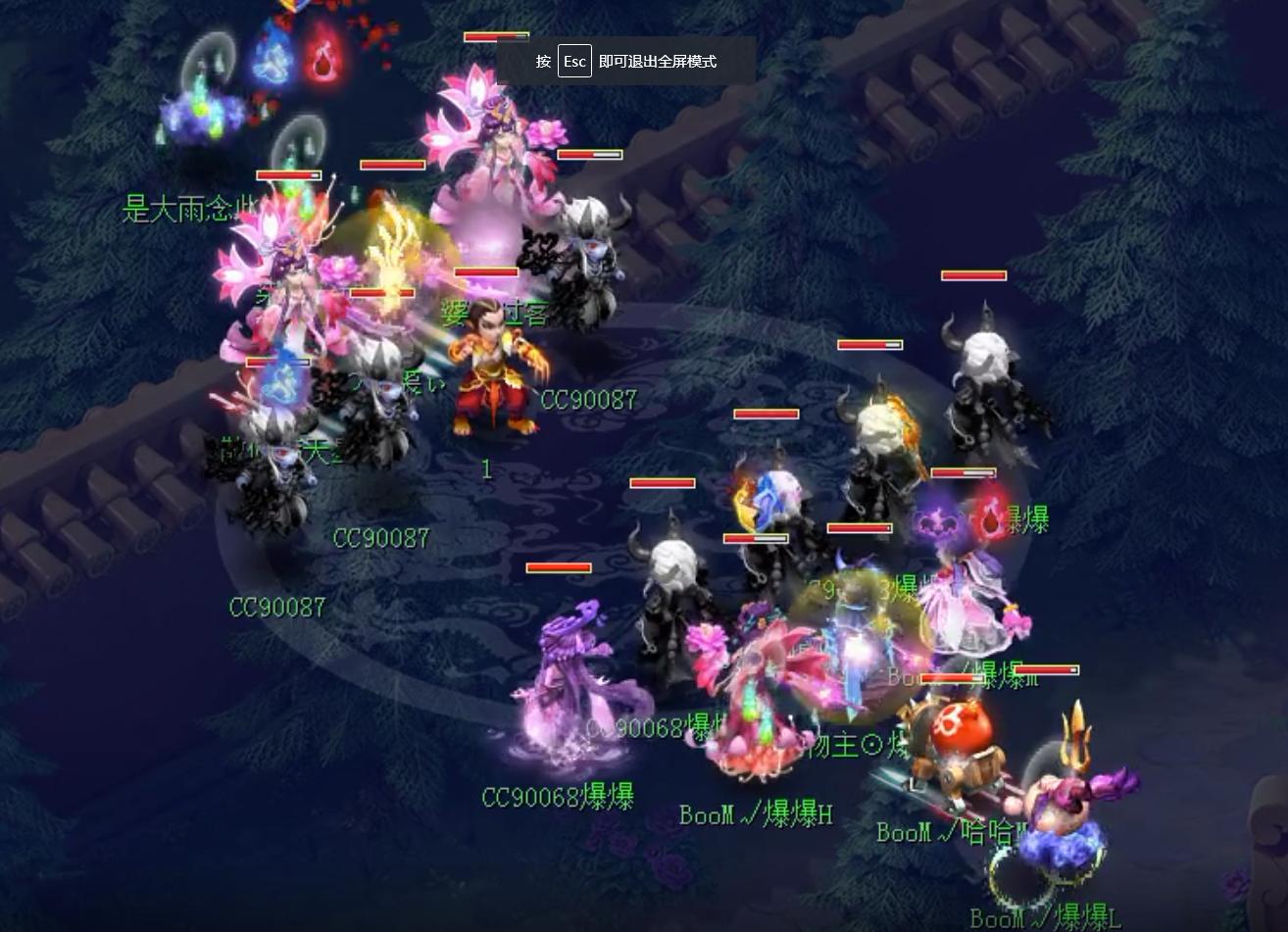1288x932 pixels.
Task: Click the BooM√爆爆L name label
Action: pos(1042,917)
